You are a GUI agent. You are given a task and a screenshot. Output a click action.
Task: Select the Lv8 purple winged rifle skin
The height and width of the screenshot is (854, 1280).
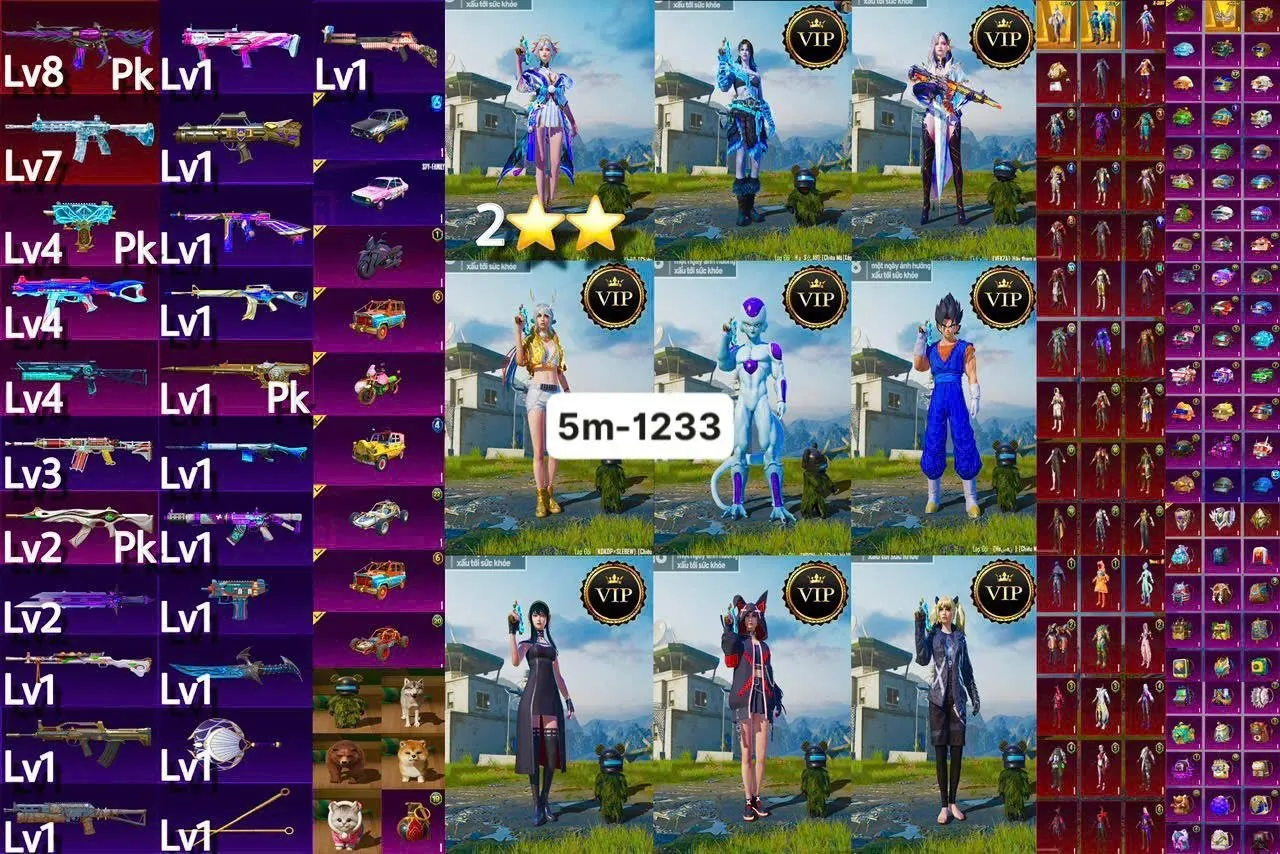coord(78,42)
